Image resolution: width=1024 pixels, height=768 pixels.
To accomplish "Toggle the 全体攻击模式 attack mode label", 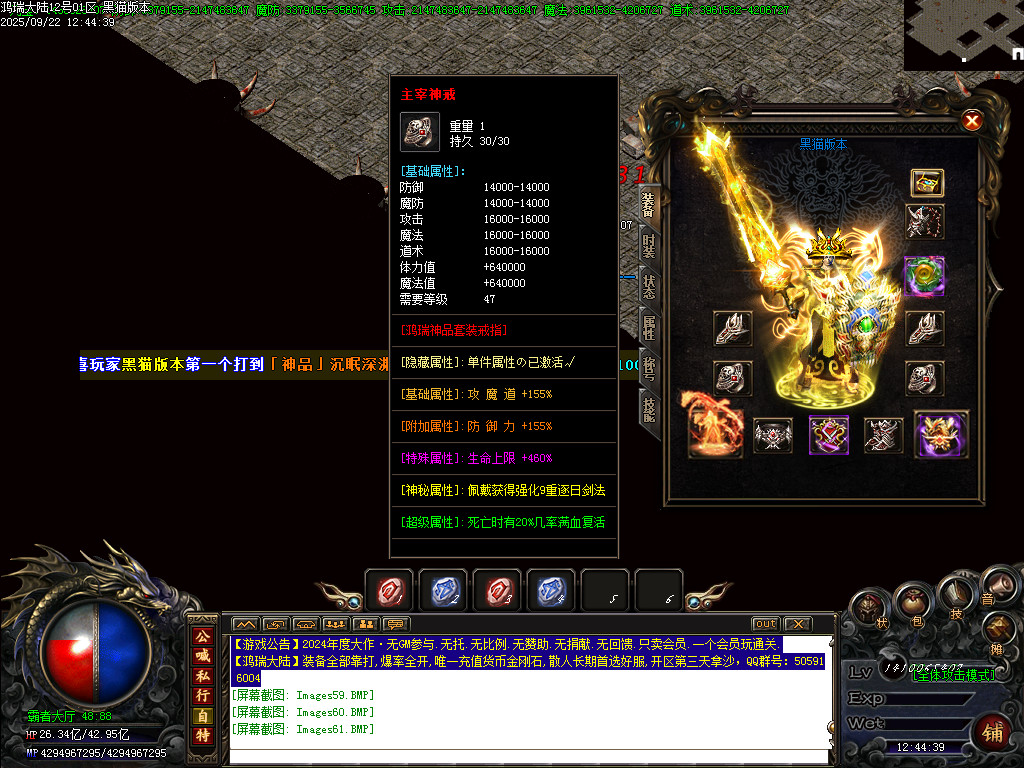I will pyautogui.click(x=954, y=675).
